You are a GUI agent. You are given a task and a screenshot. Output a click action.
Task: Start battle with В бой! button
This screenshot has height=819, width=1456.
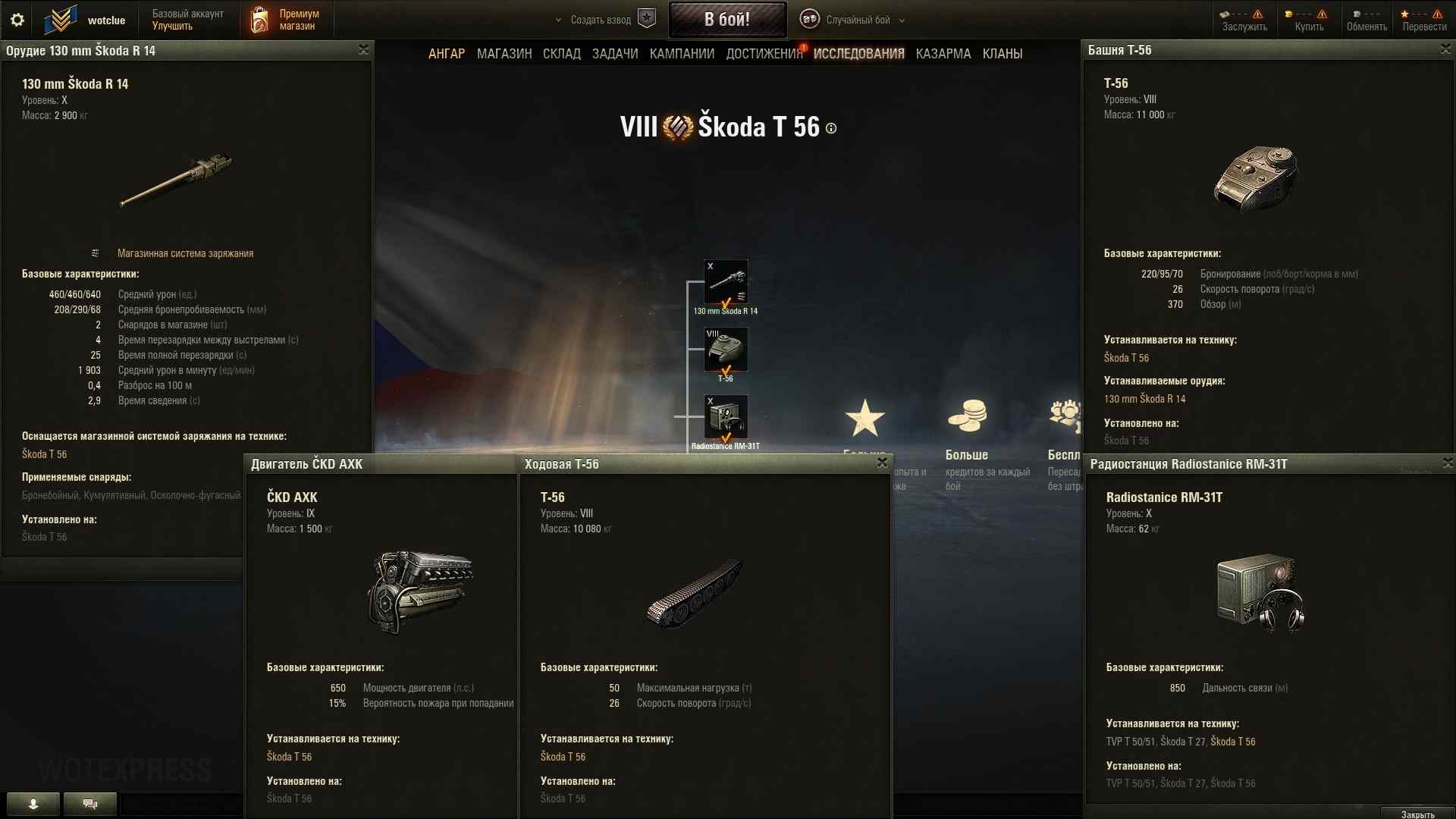726,20
